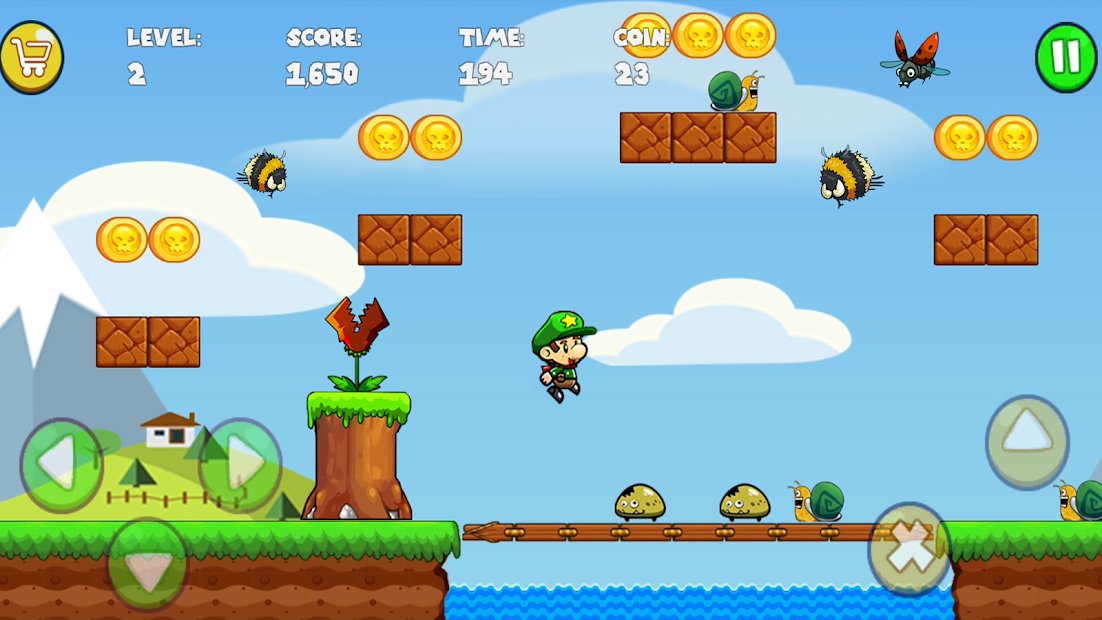This screenshot has width=1102, height=620.
Task: Tap the right arrow movement button
Action: pos(241,464)
